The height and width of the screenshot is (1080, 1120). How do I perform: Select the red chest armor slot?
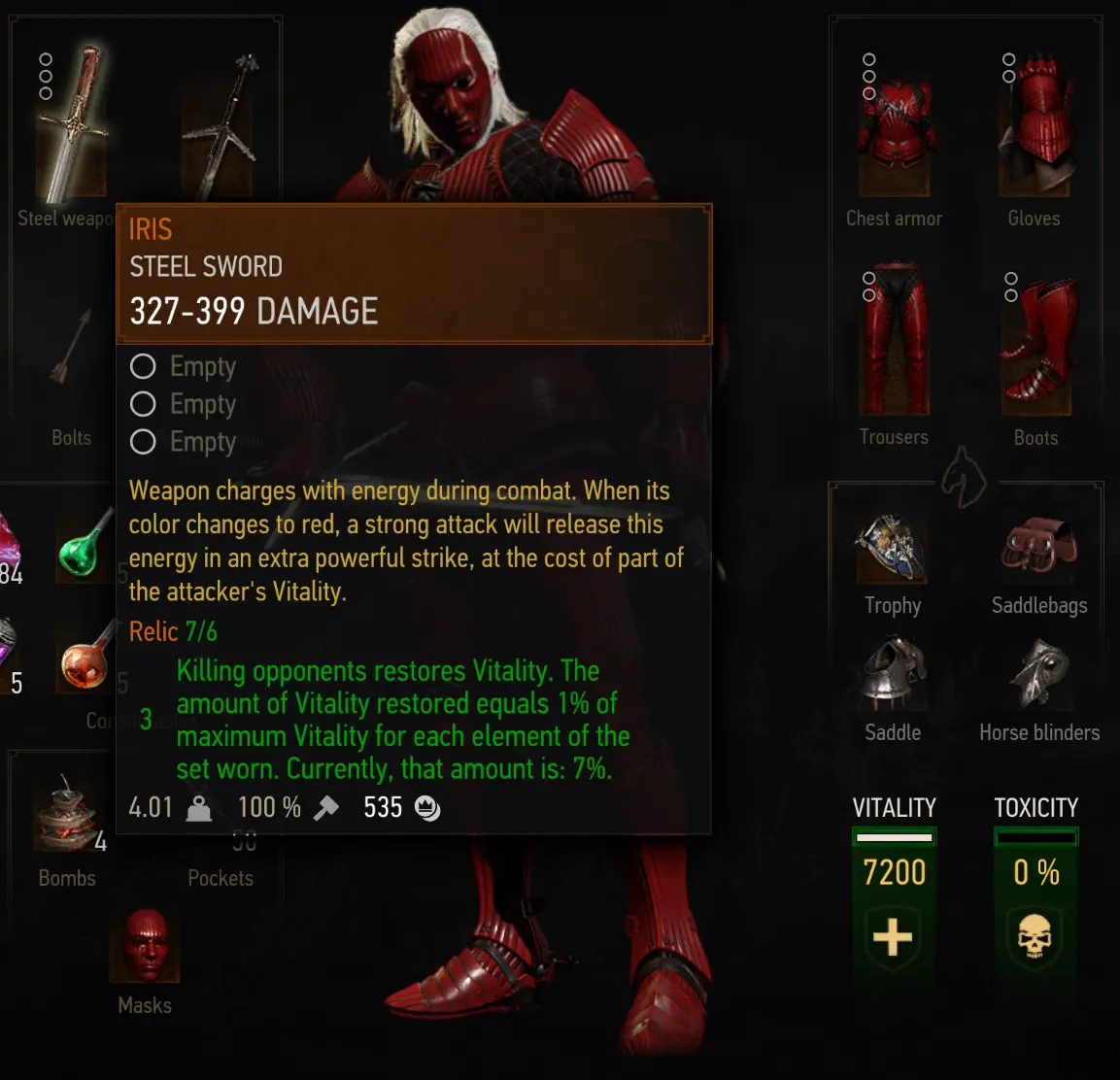[x=895, y=128]
